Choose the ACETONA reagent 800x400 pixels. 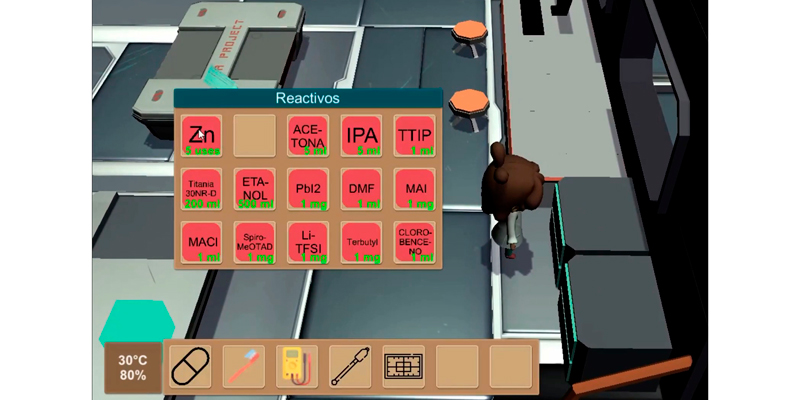(308, 135)
